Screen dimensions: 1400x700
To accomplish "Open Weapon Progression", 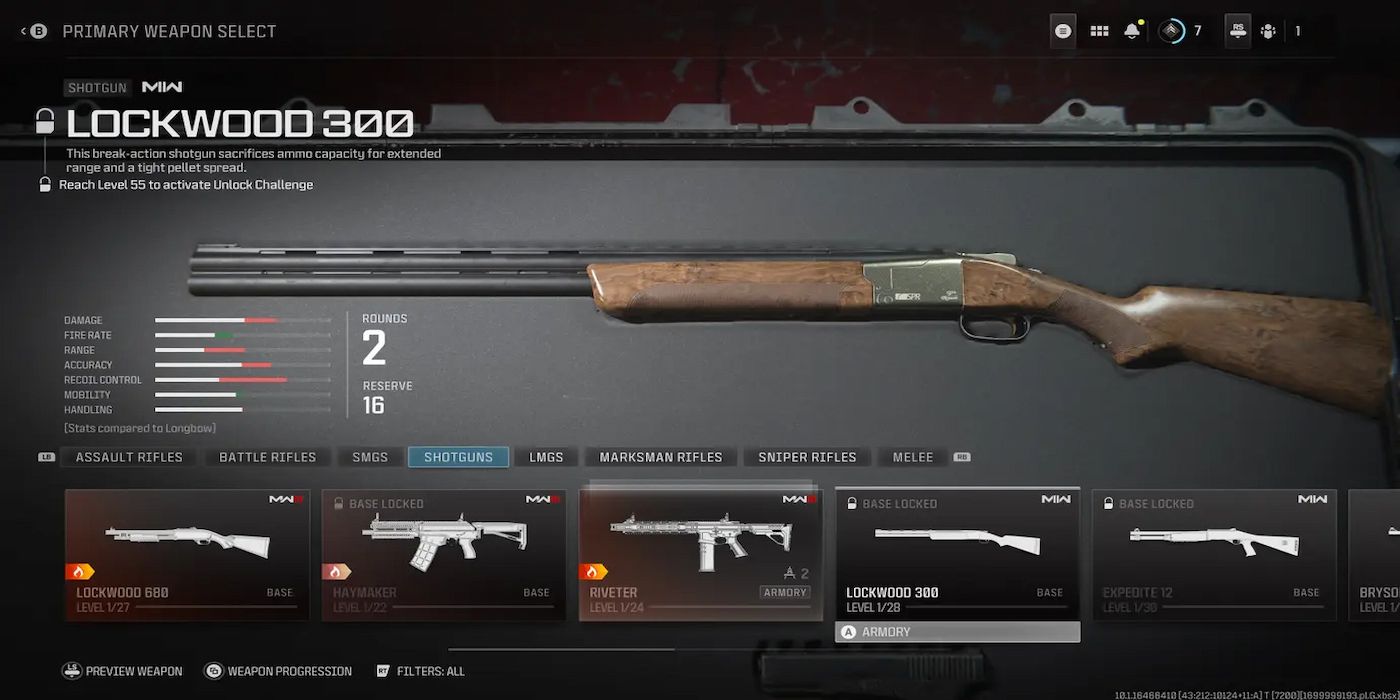I will (x=279, y=671).
